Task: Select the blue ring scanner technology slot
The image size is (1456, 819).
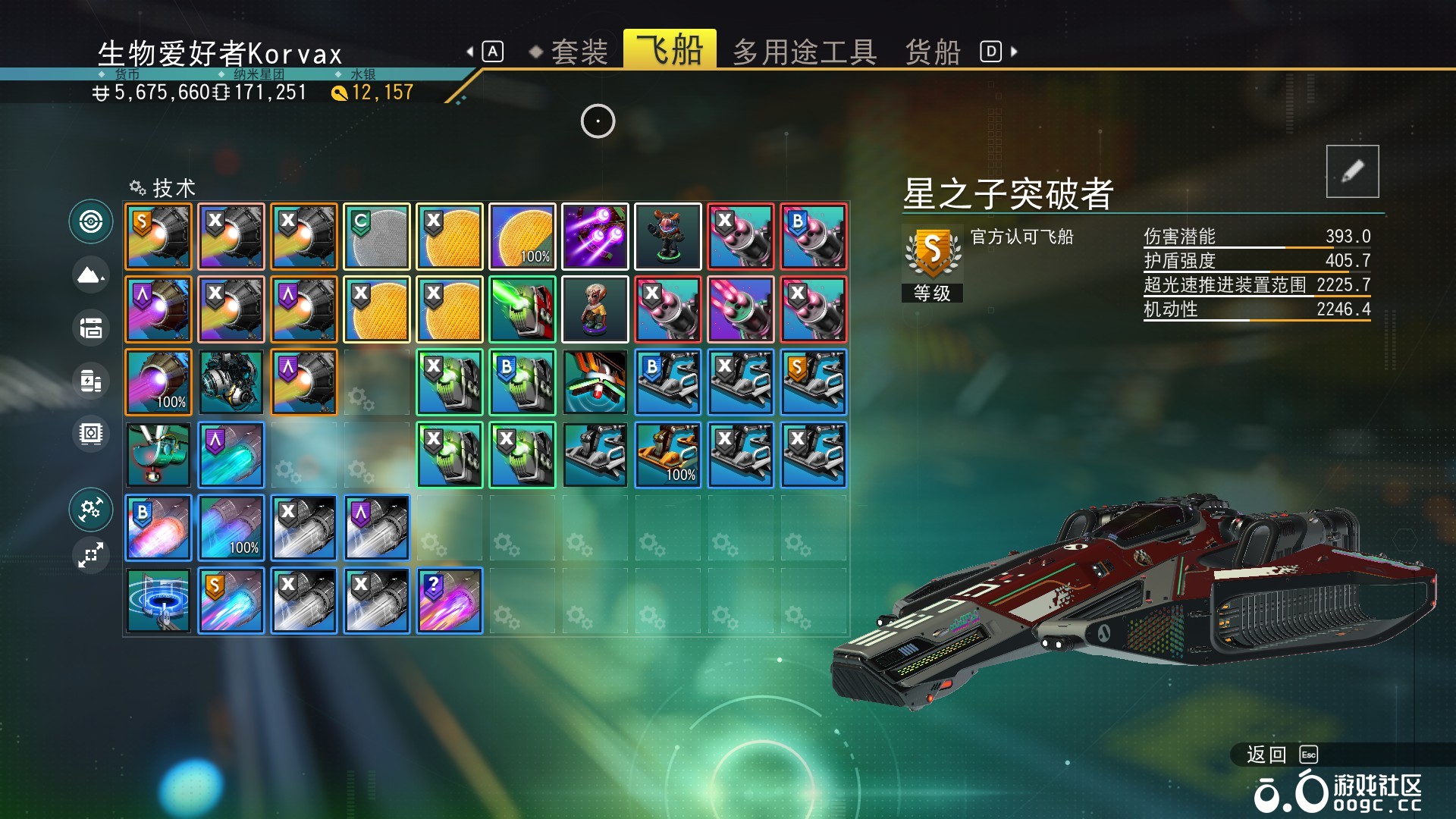Action: [158, 601]
